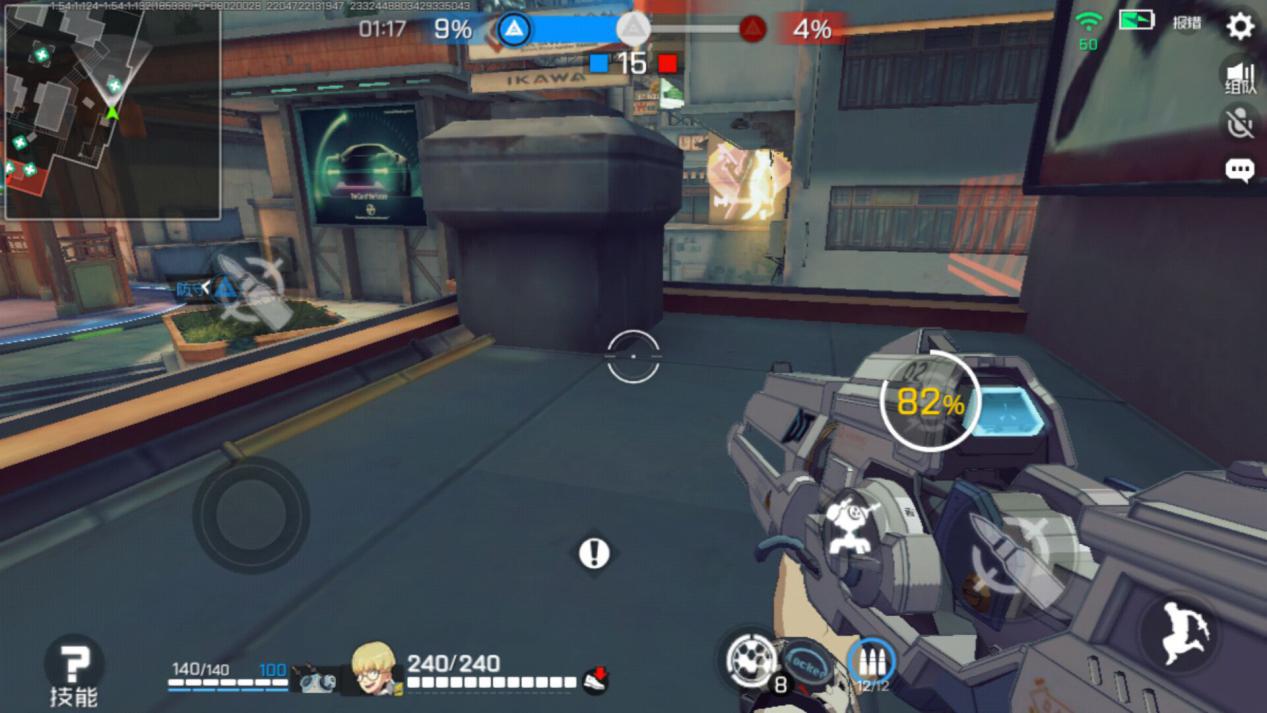Open the chat speech bubble
1267x713 pixels.
pyautogui.click(x=1240, y=170)
